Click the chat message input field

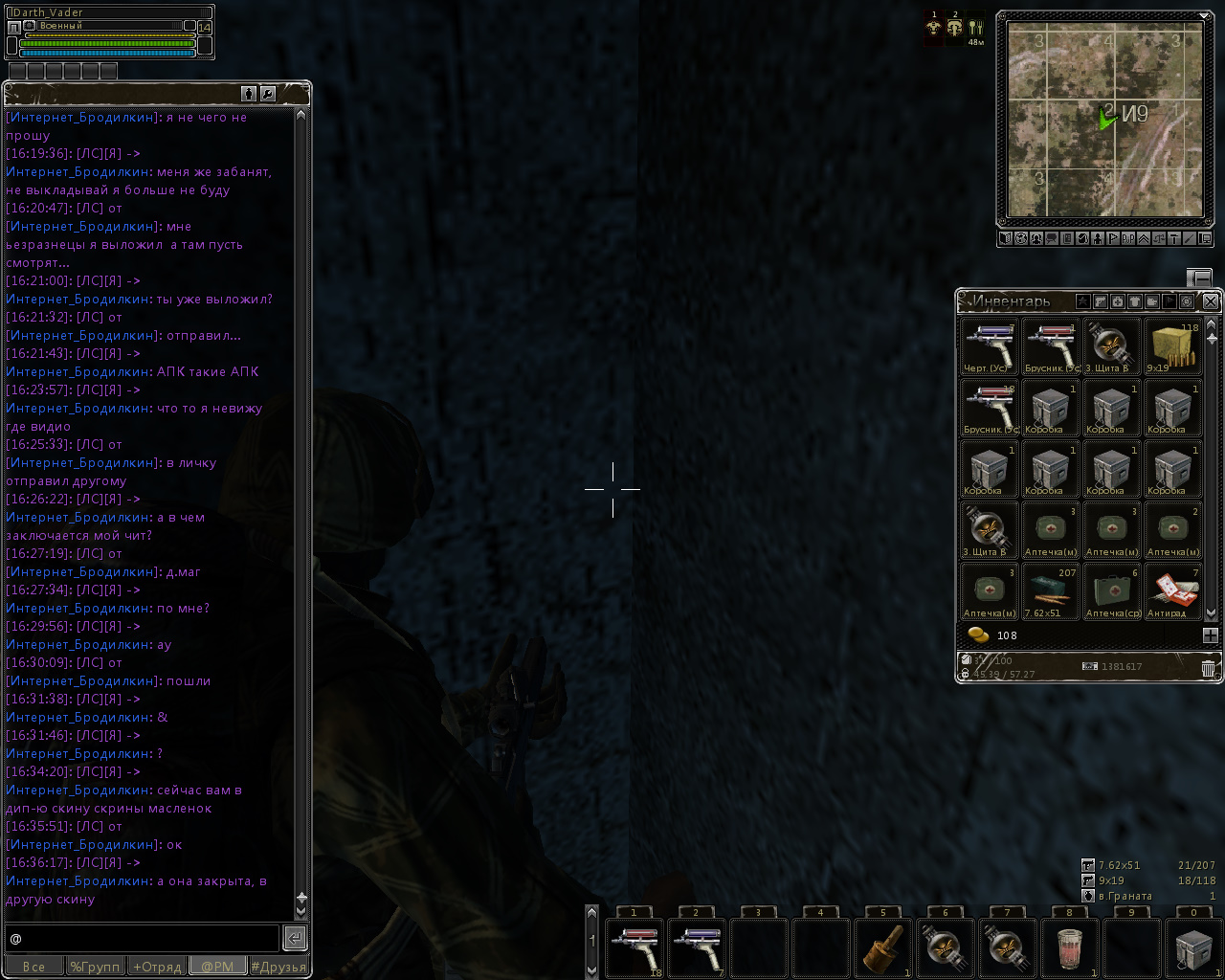click(142, 938)
